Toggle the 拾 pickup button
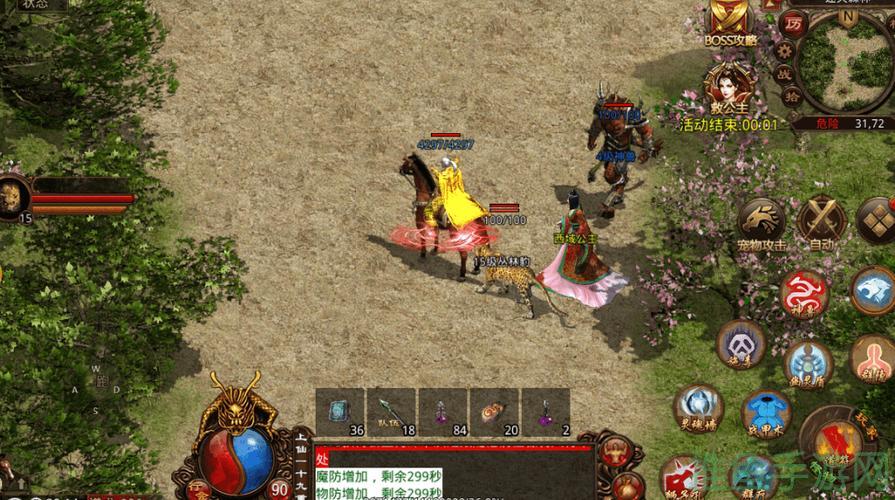Image resolution: width=895 pixels, height=500 pixels. click(x=790, y=96)
